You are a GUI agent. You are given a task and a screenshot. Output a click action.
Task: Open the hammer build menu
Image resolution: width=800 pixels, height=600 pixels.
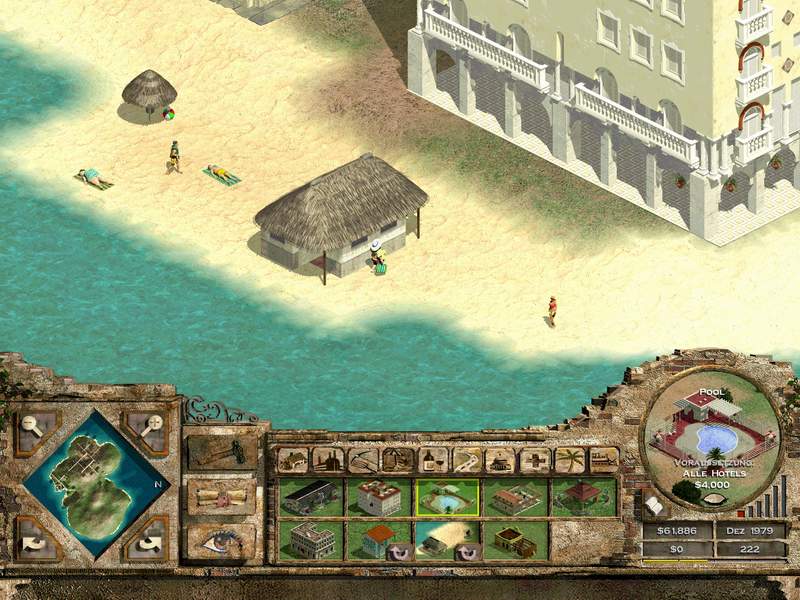click(222, 451)
